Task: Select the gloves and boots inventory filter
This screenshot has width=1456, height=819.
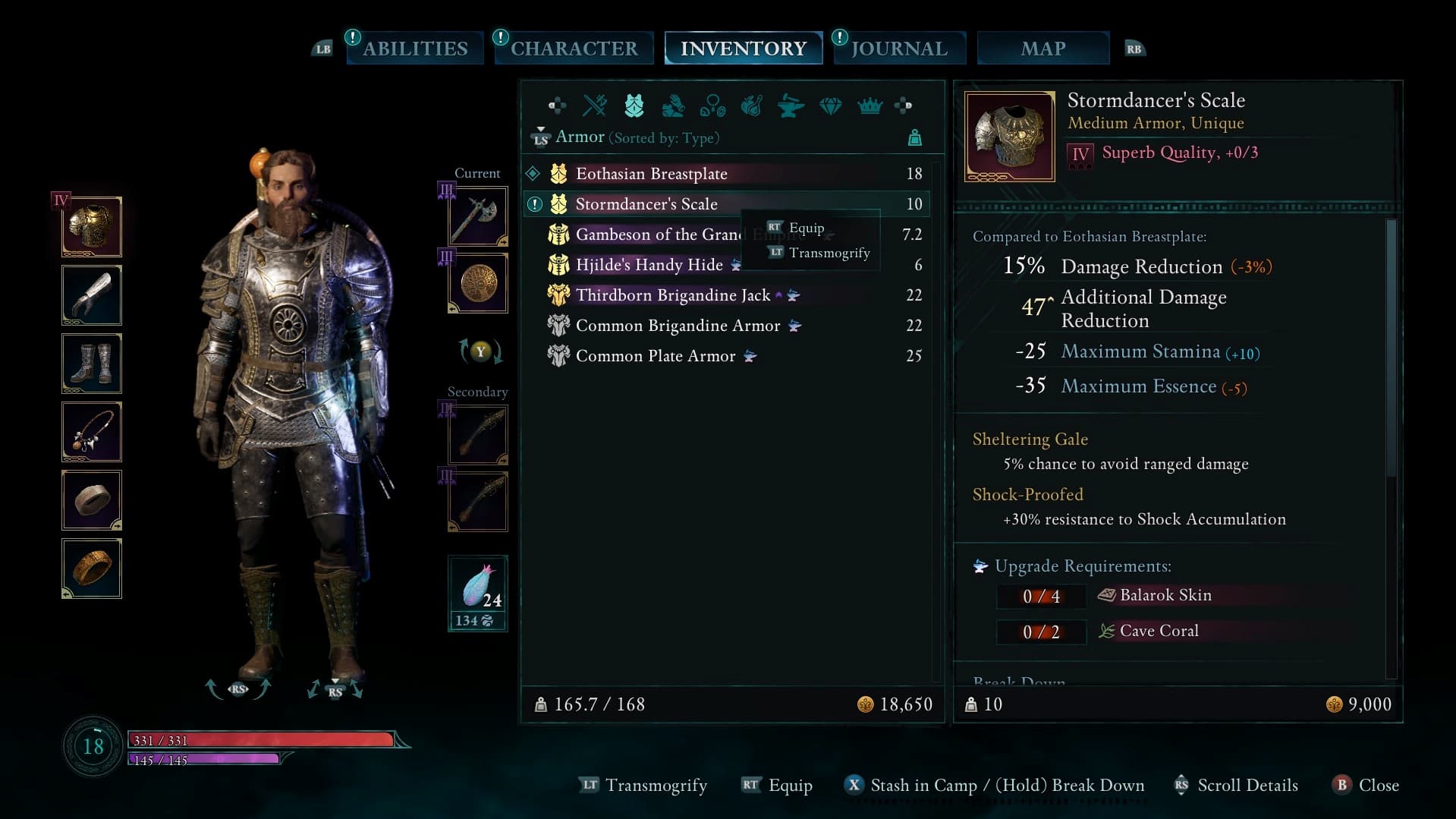Action: pyautogui.click(x=674, y=107)
